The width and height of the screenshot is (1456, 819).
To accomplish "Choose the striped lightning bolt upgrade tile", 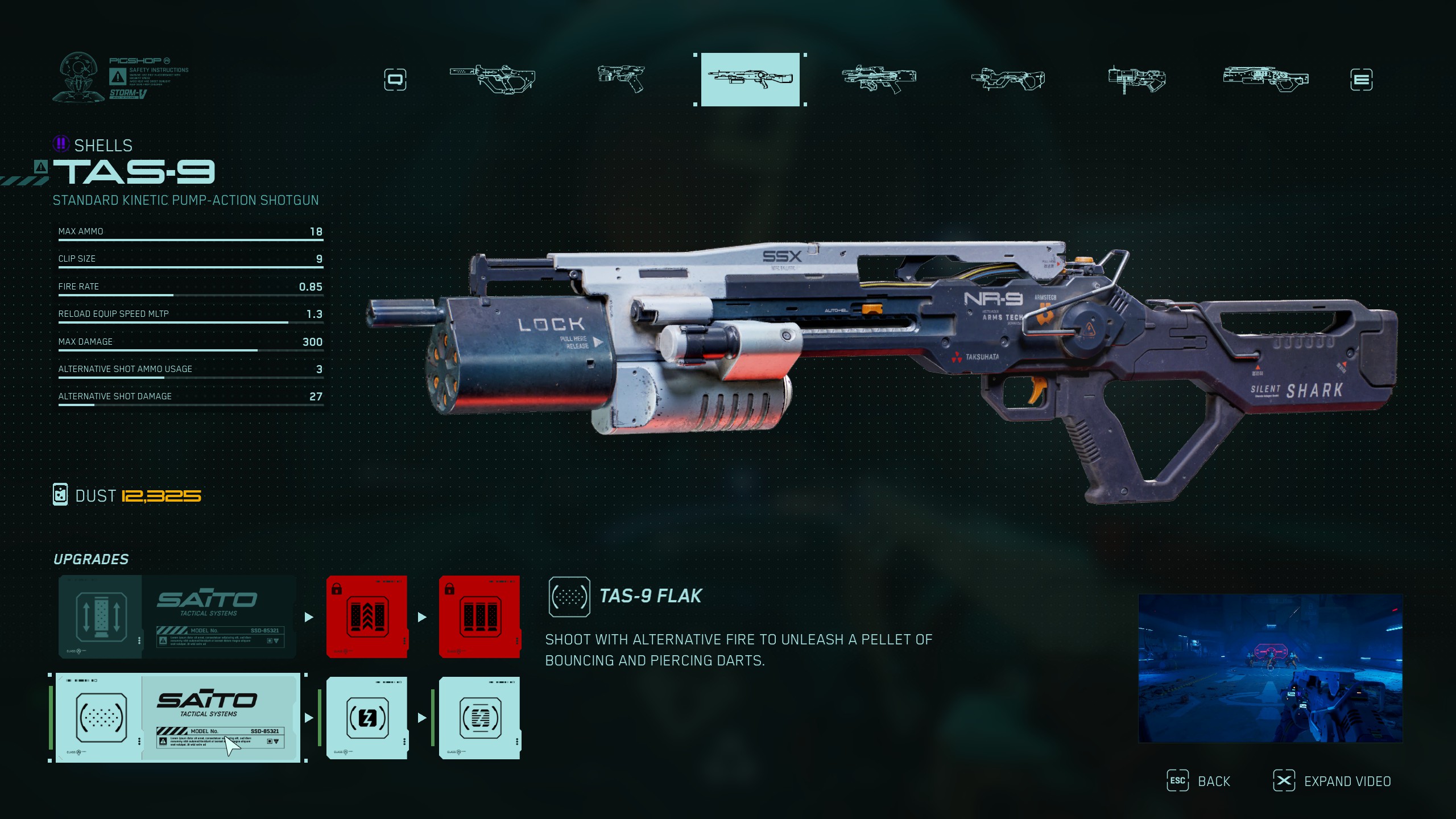I will pyautogui.click(x=479, y=718).
